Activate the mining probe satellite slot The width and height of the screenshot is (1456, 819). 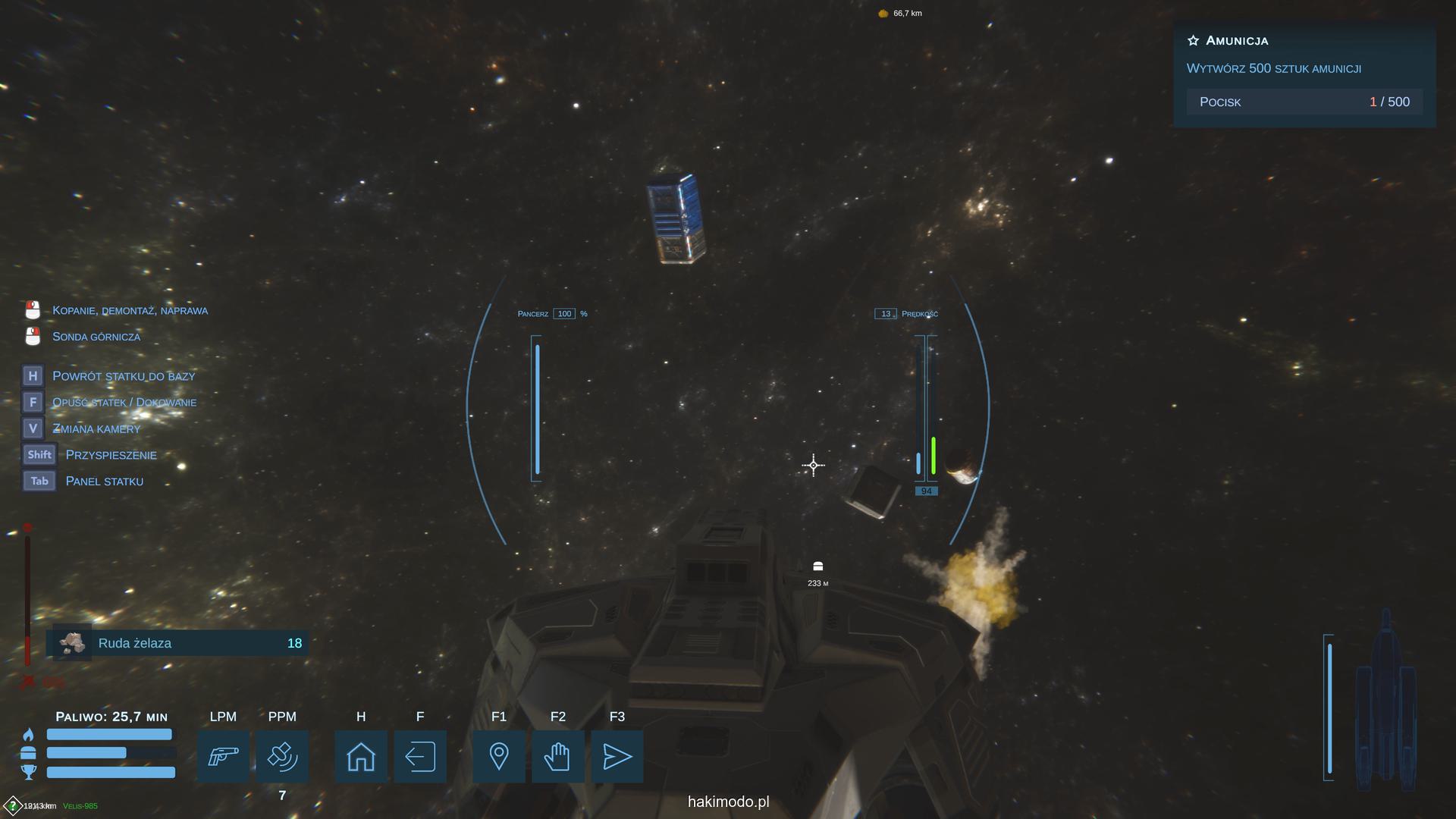pyautogui.click(x=282, y=756)
